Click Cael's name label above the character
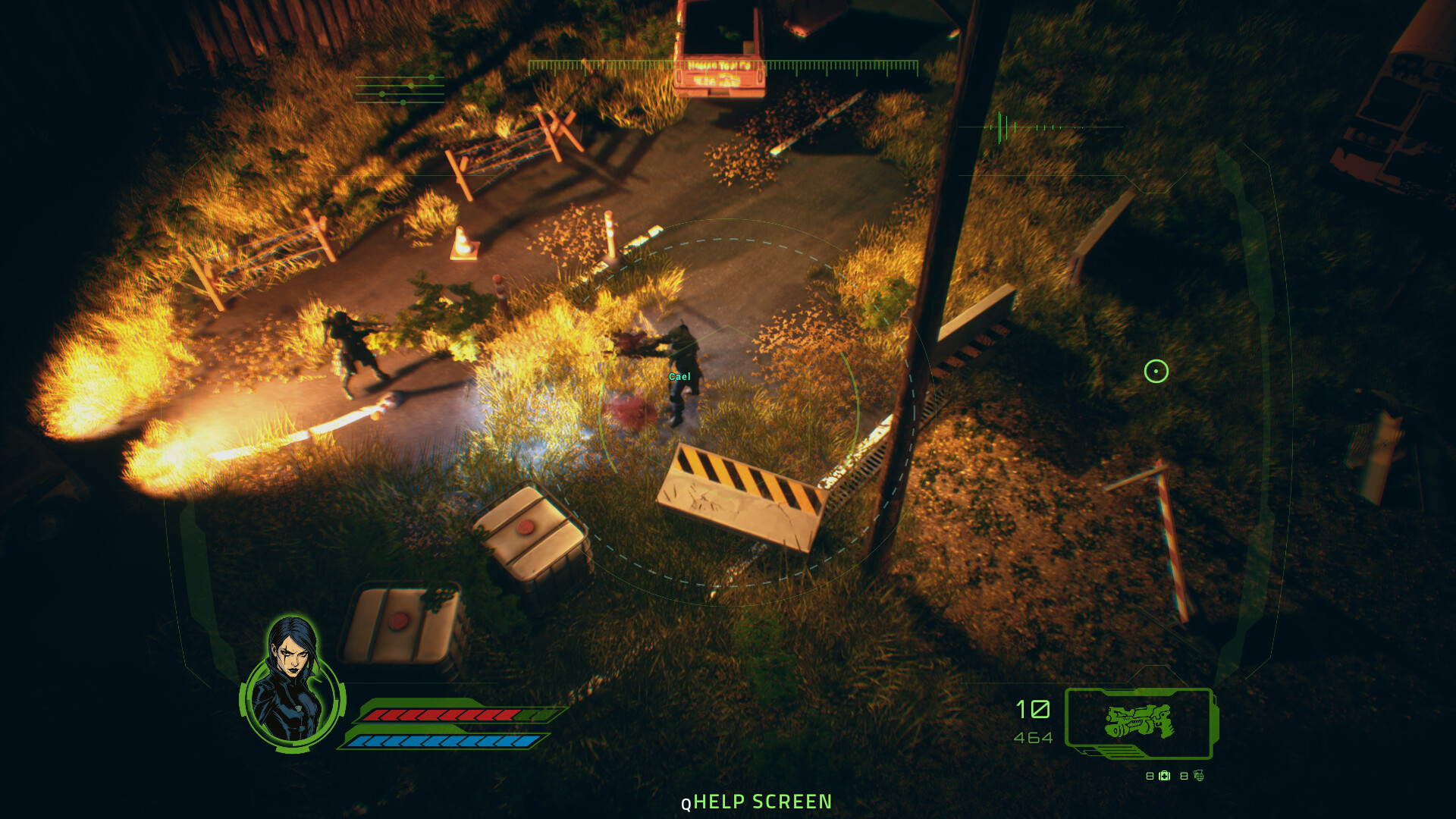This screenshot has height=819, width=1456. (x=680, y=375)
